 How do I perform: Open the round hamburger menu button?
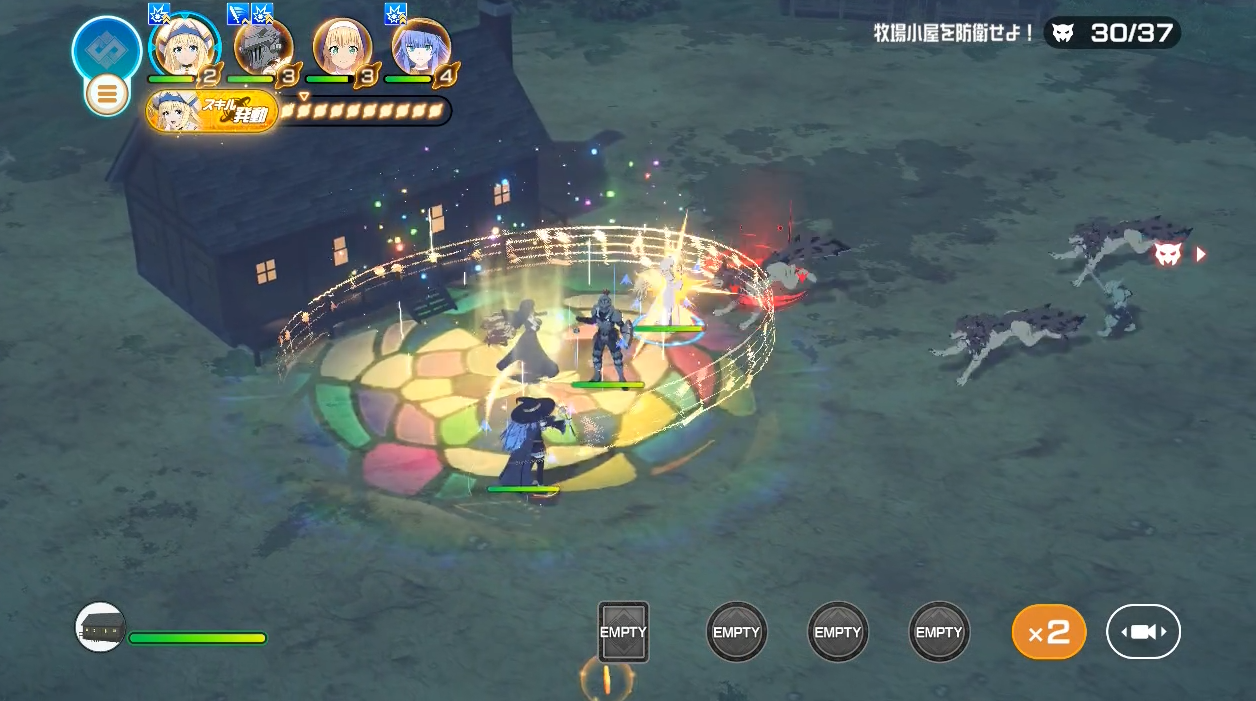107,95
